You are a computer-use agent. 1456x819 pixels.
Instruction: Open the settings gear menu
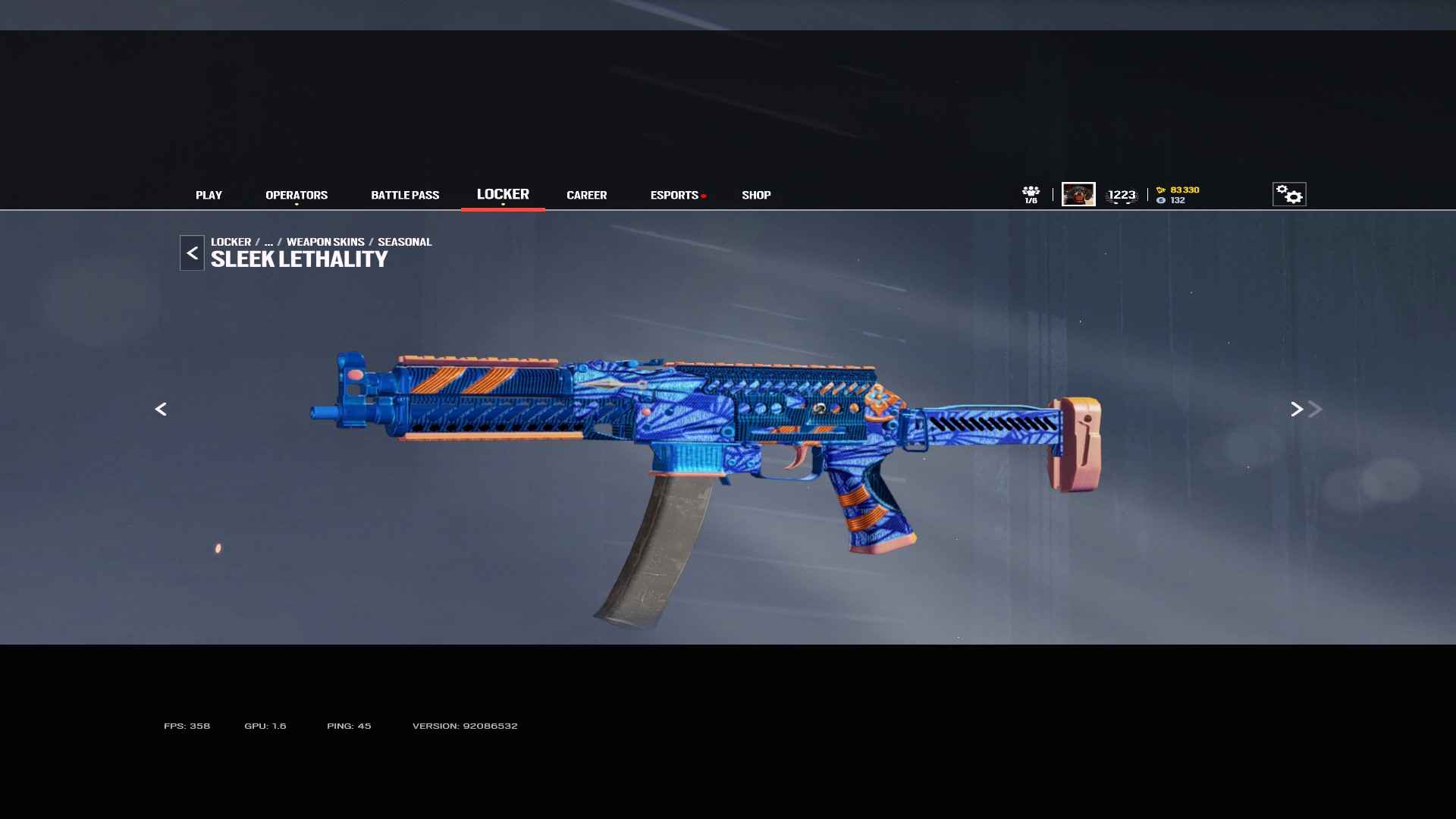point(1288,194)
